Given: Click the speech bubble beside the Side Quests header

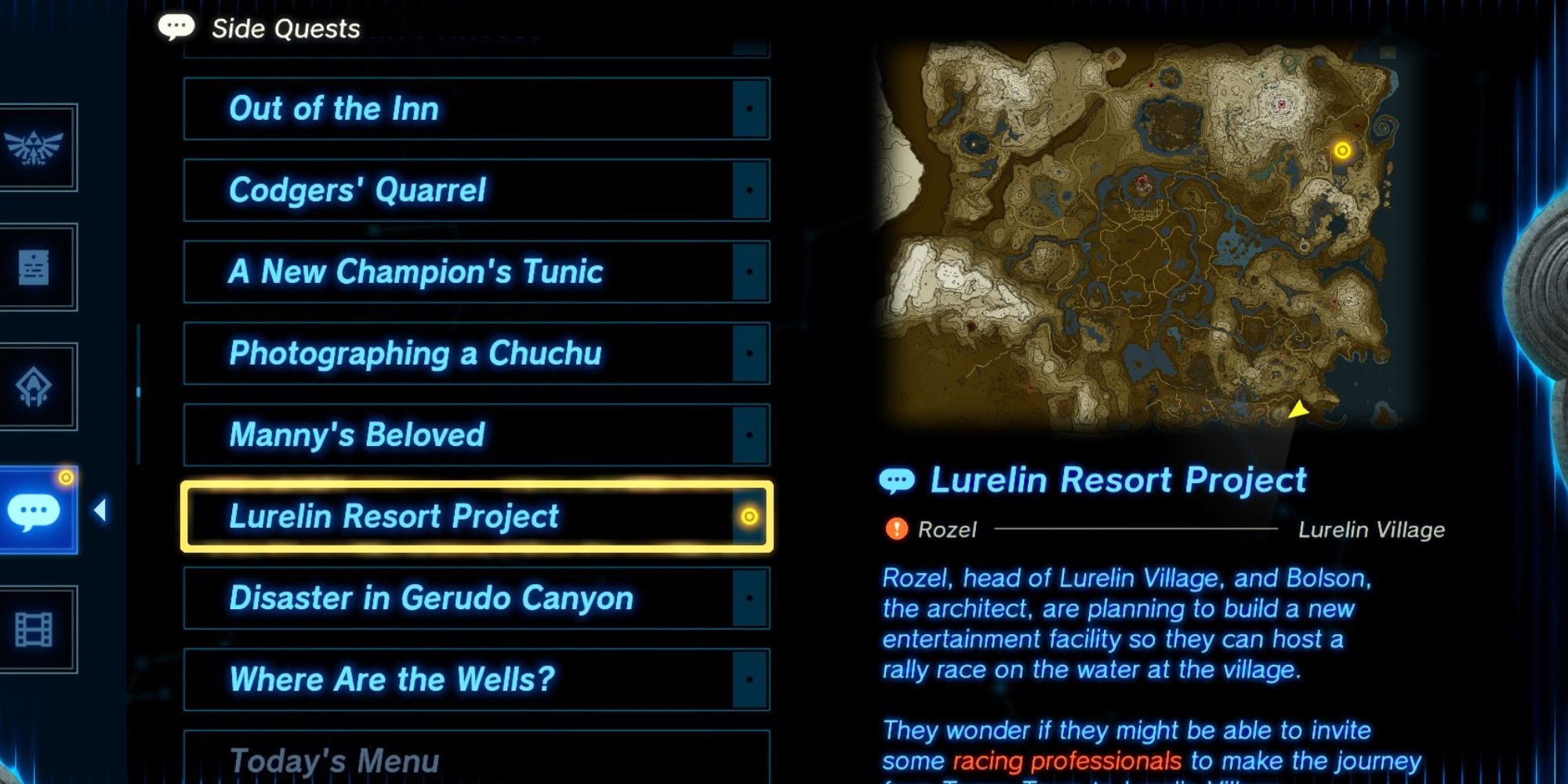Looking at the screenshot, I should coord(177,26).
